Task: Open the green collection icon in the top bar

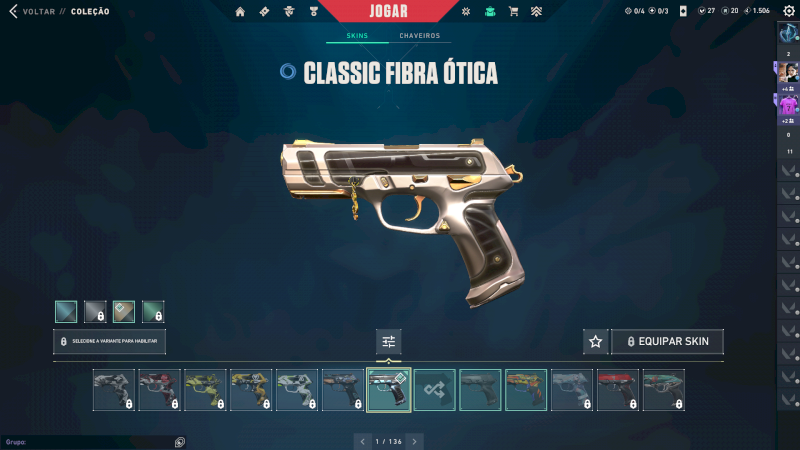Action: point(489,11)
